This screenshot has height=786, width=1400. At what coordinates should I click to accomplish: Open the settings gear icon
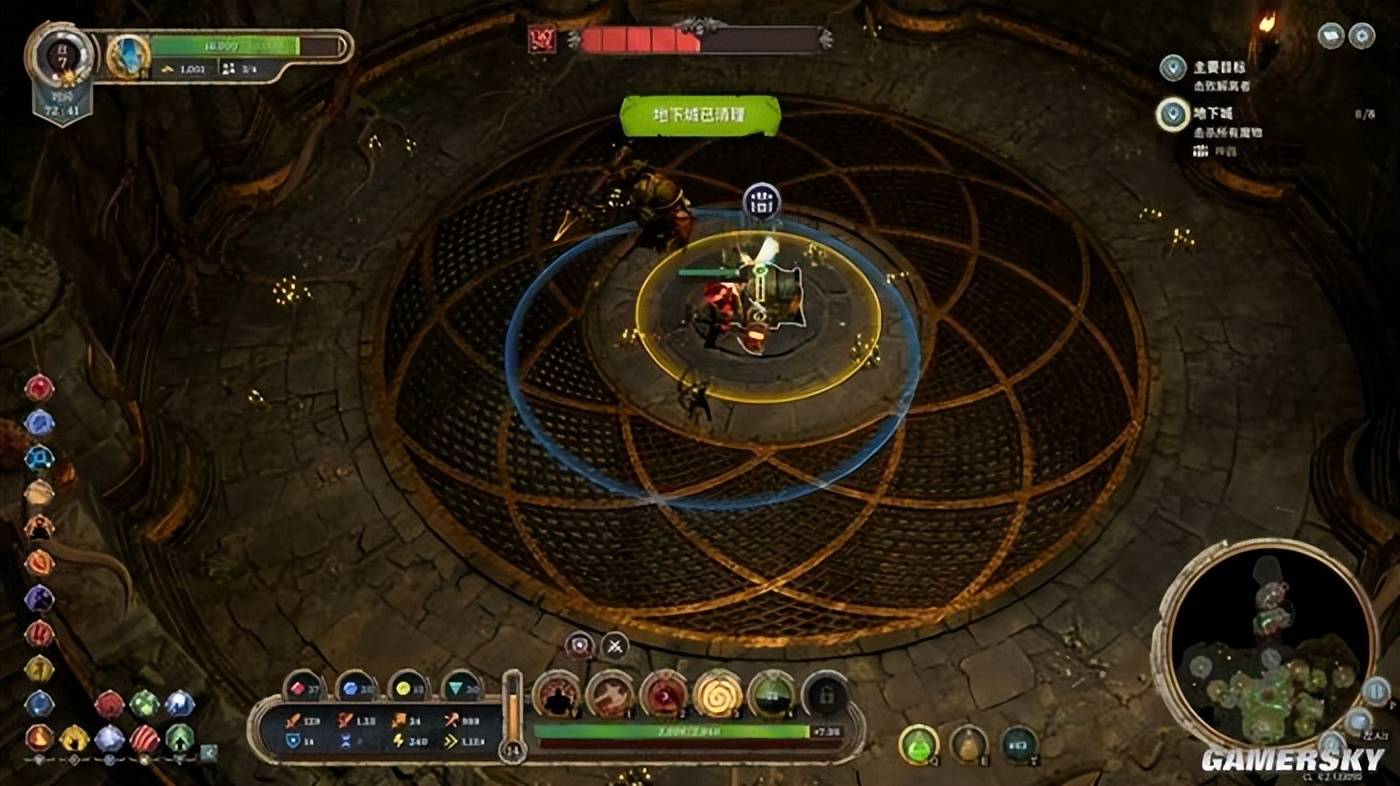(1361, 36)
